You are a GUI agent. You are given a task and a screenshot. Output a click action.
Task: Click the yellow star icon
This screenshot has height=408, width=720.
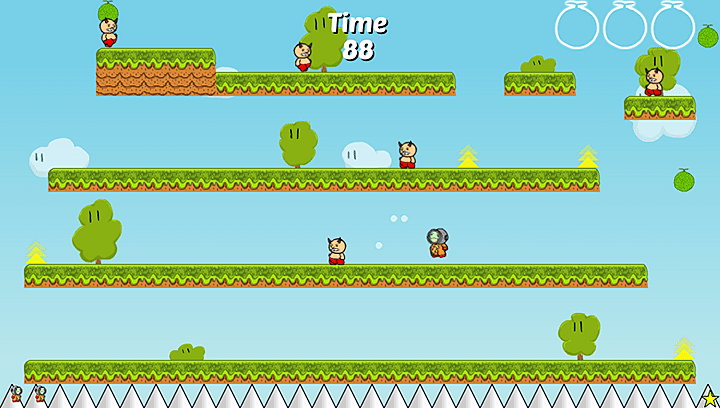click(x=710, y=398)
